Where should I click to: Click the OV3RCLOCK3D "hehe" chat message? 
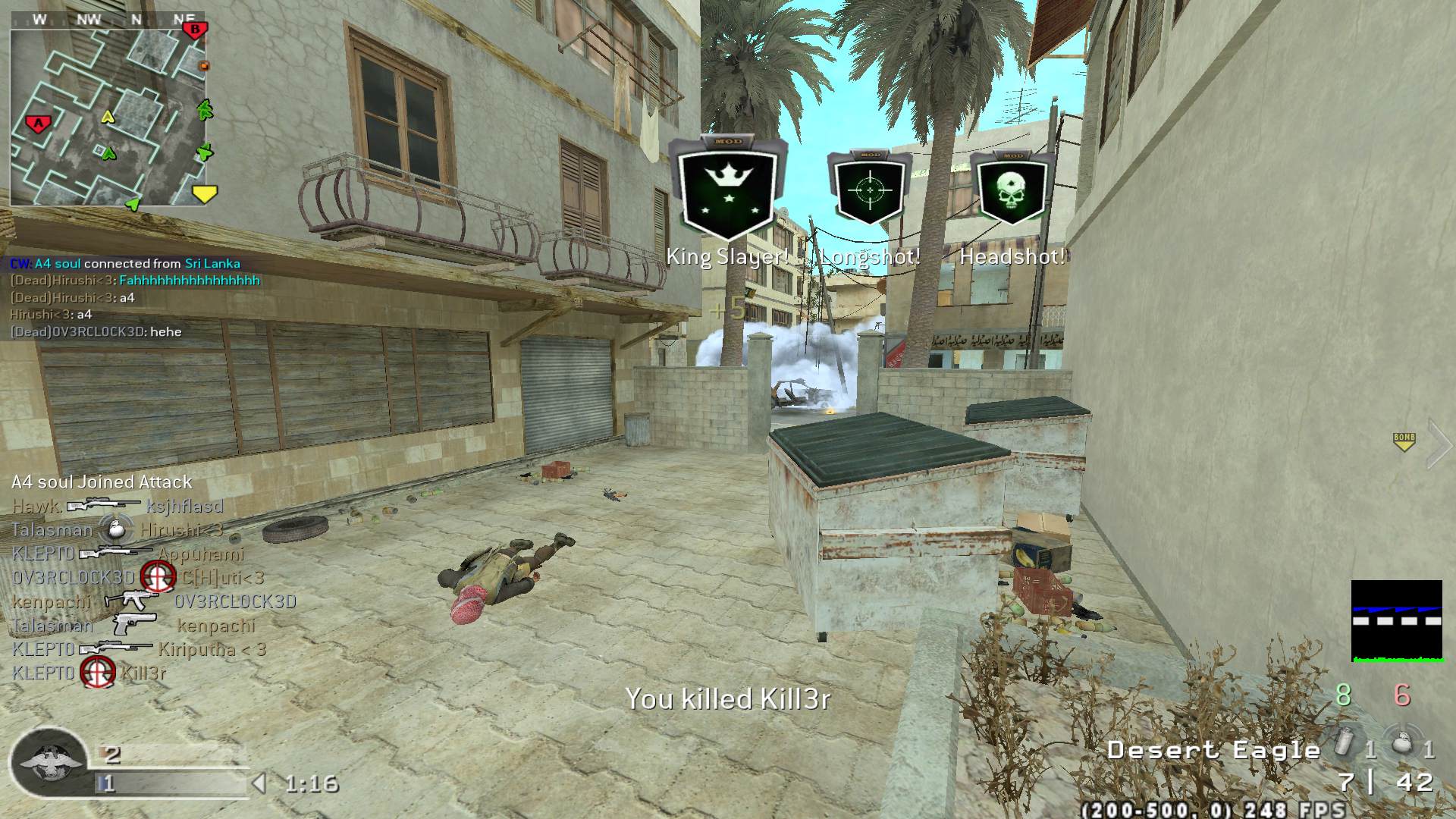pyautogui.click(x=96, y=331)
